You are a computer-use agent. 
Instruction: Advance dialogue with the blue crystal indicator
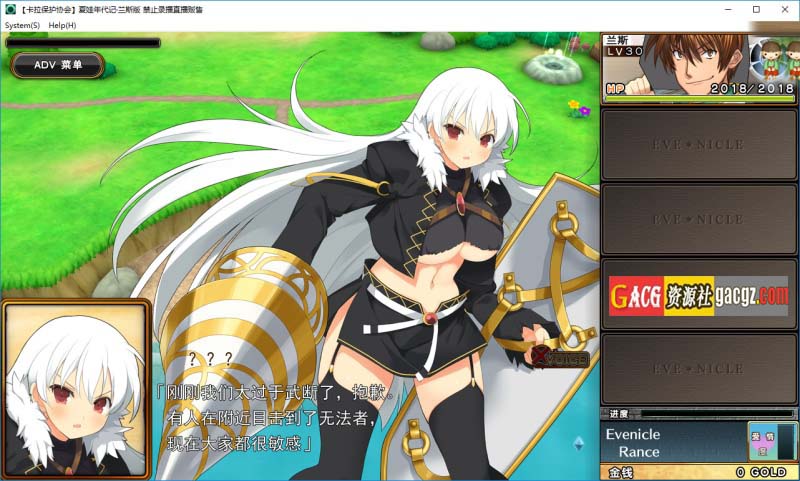point(578,442)
